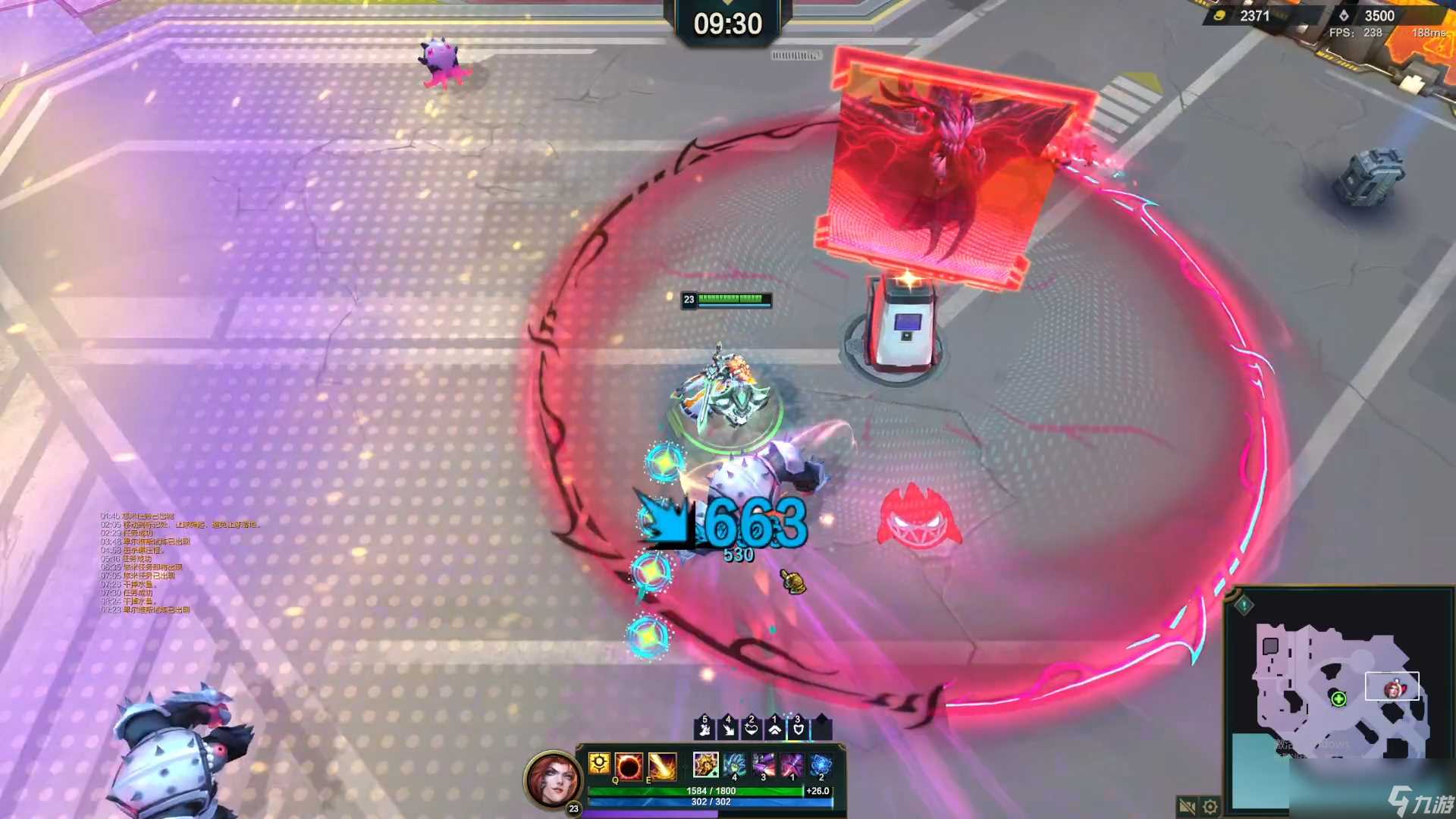Click the golden passive sun icon
The height and width of the screenshot is (819, 1456).
click(x=599, y=765)
